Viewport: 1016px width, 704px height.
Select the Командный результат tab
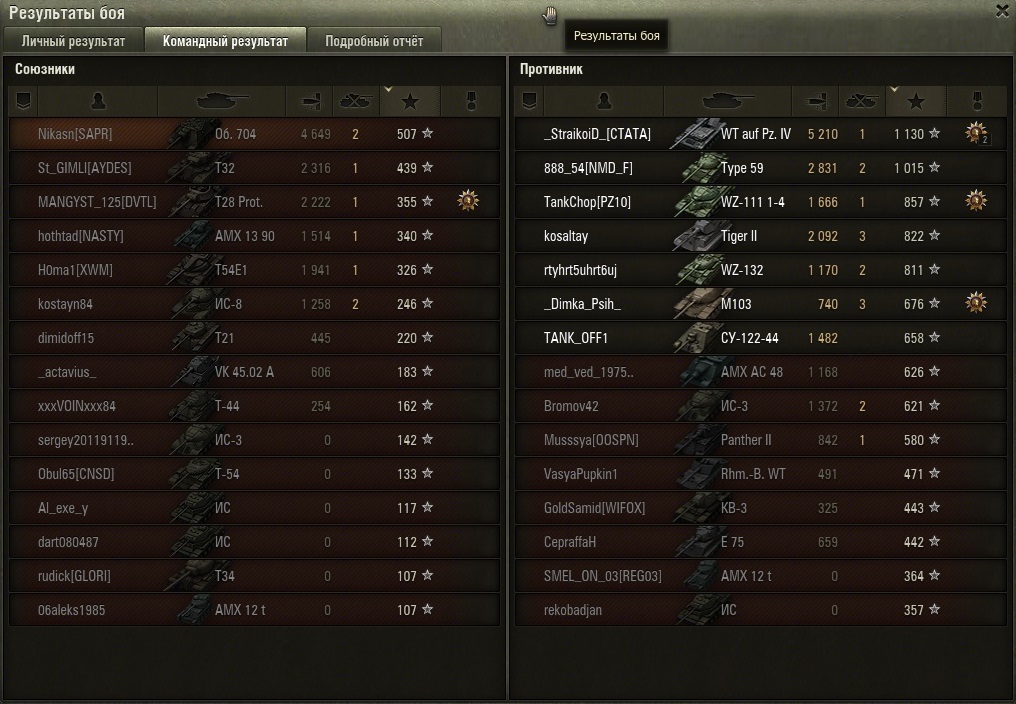coord(225,41)
